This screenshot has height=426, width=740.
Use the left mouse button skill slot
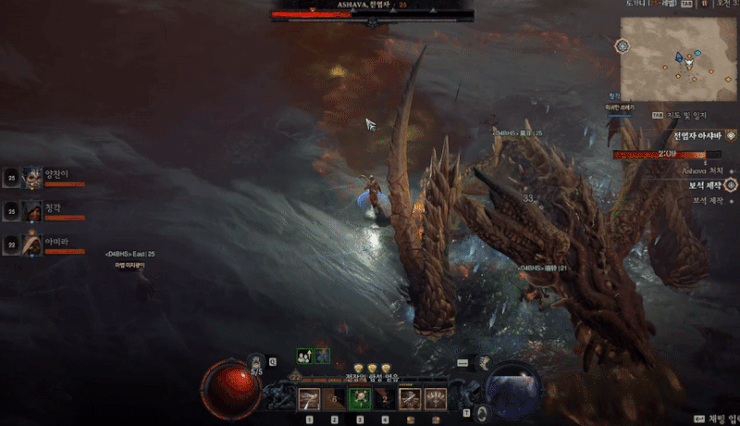point(410,399)
